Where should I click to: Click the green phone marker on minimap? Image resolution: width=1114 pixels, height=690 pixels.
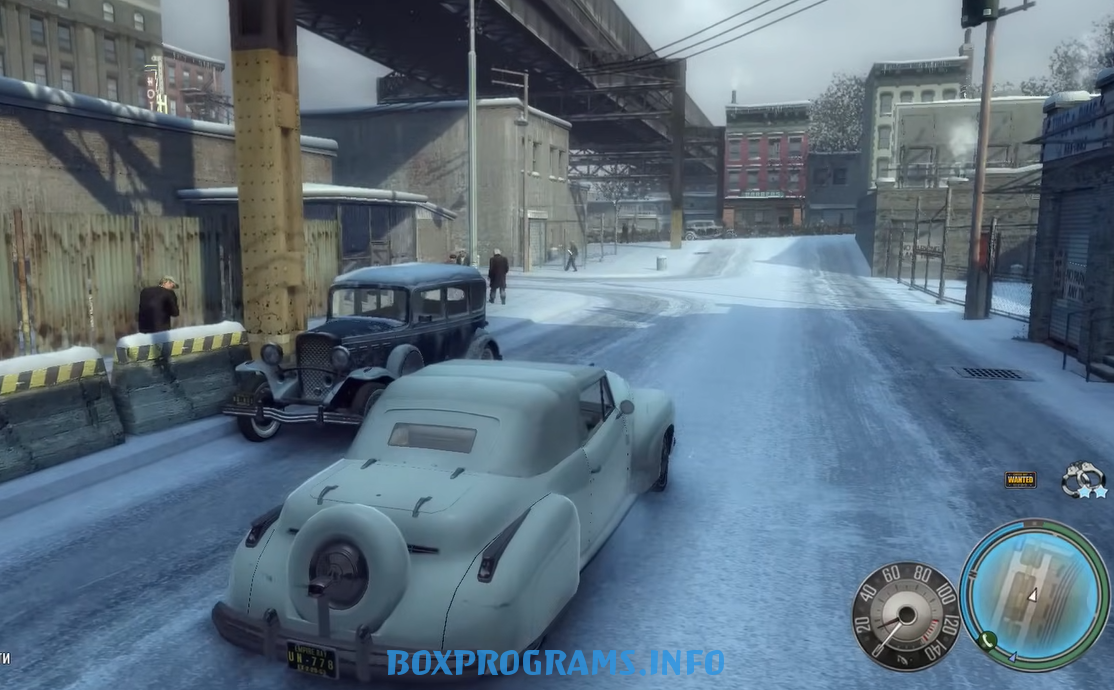pyautogui.click(x=987, y=641)
